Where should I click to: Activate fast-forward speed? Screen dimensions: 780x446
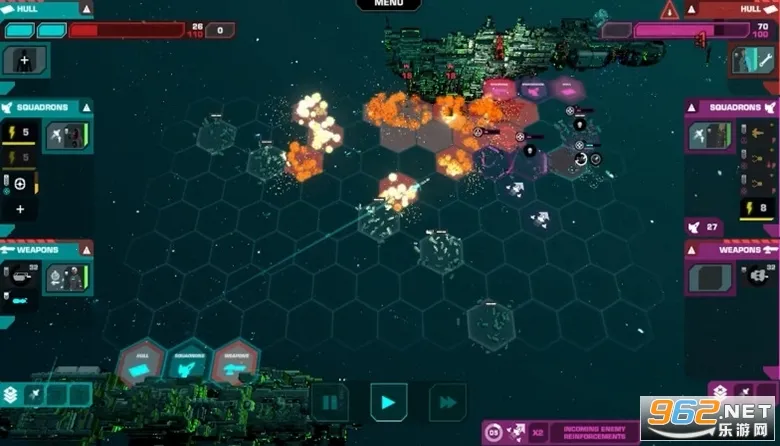coord(447,403)
